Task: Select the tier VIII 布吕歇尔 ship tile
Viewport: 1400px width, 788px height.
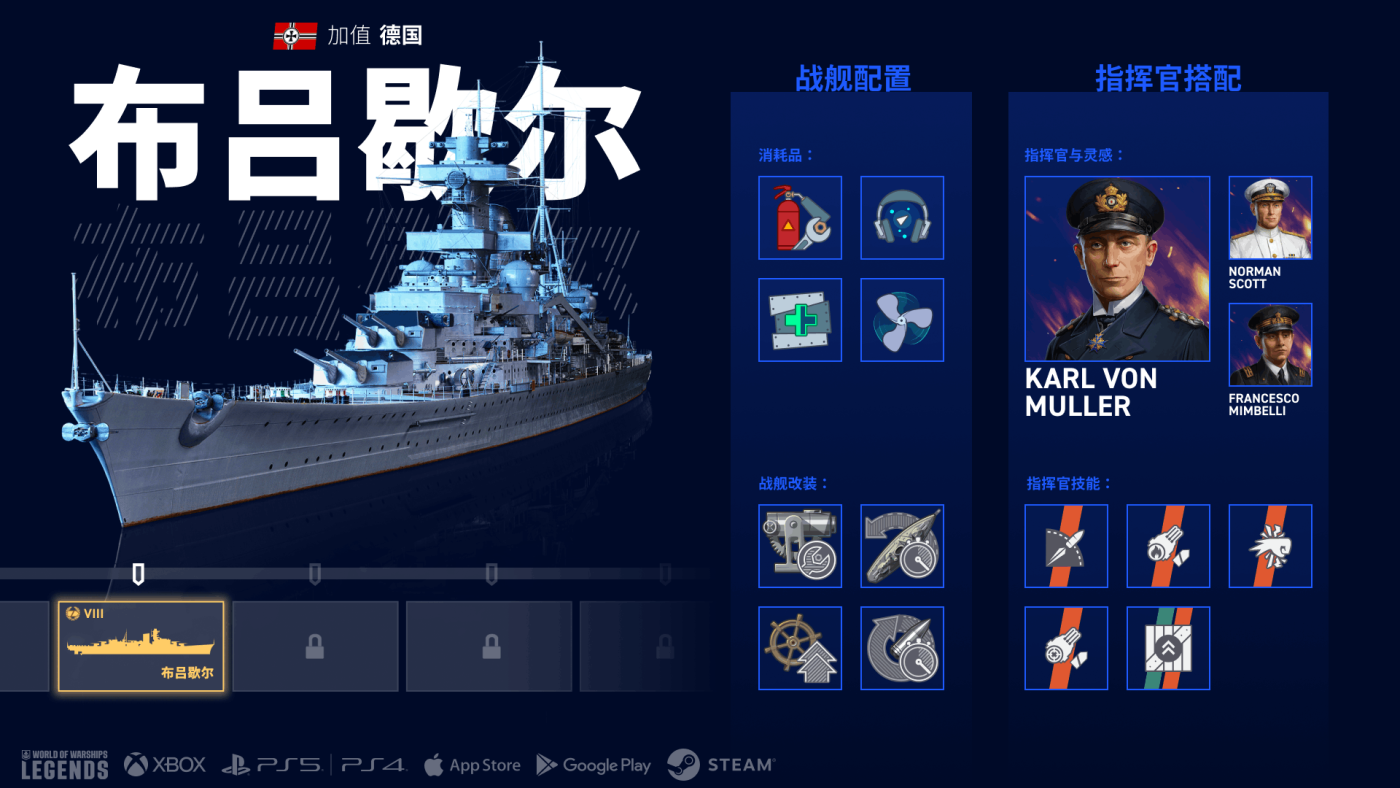Action: tap(141, 646)
